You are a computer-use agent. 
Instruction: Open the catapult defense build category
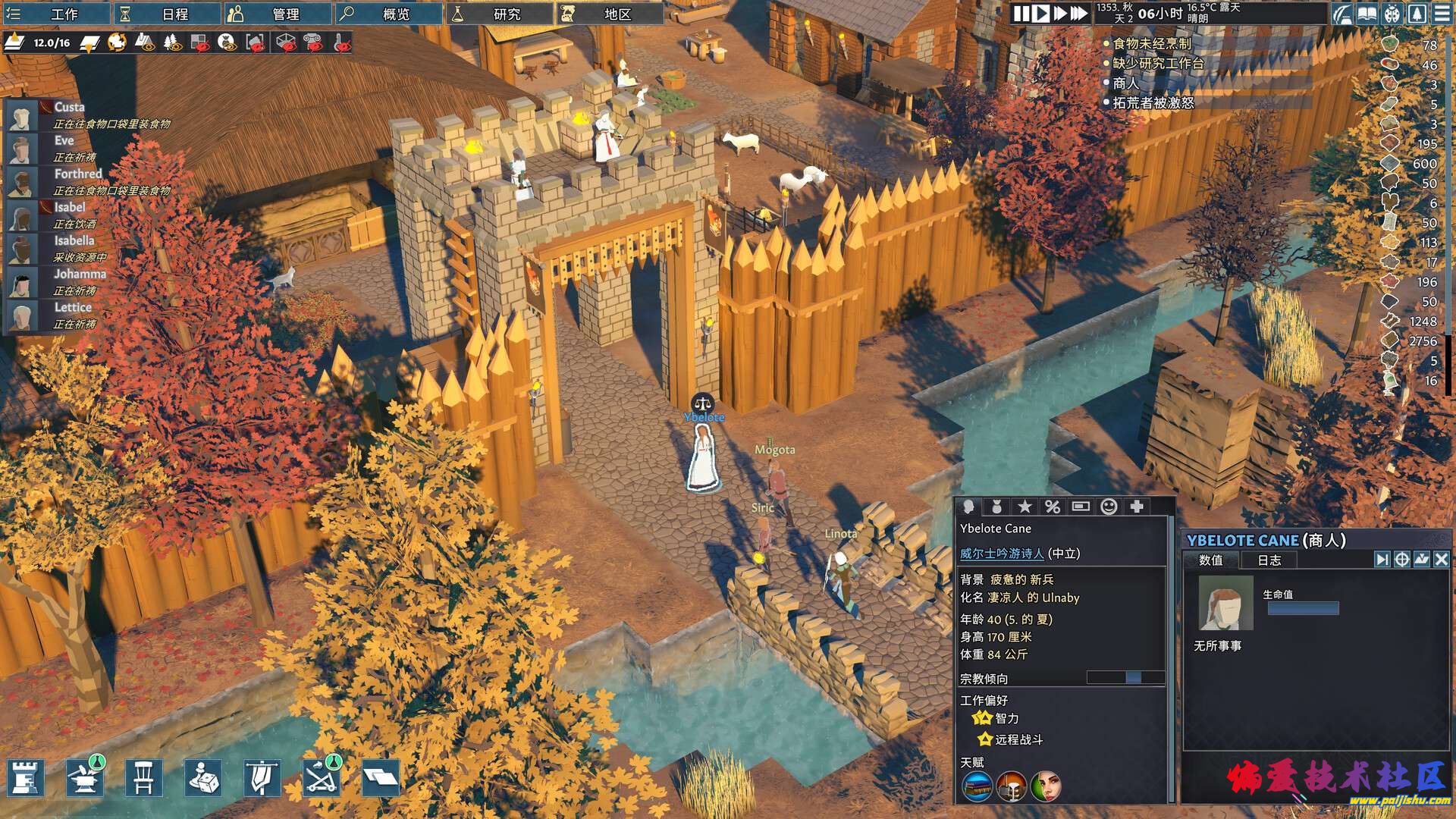(322, 778)
